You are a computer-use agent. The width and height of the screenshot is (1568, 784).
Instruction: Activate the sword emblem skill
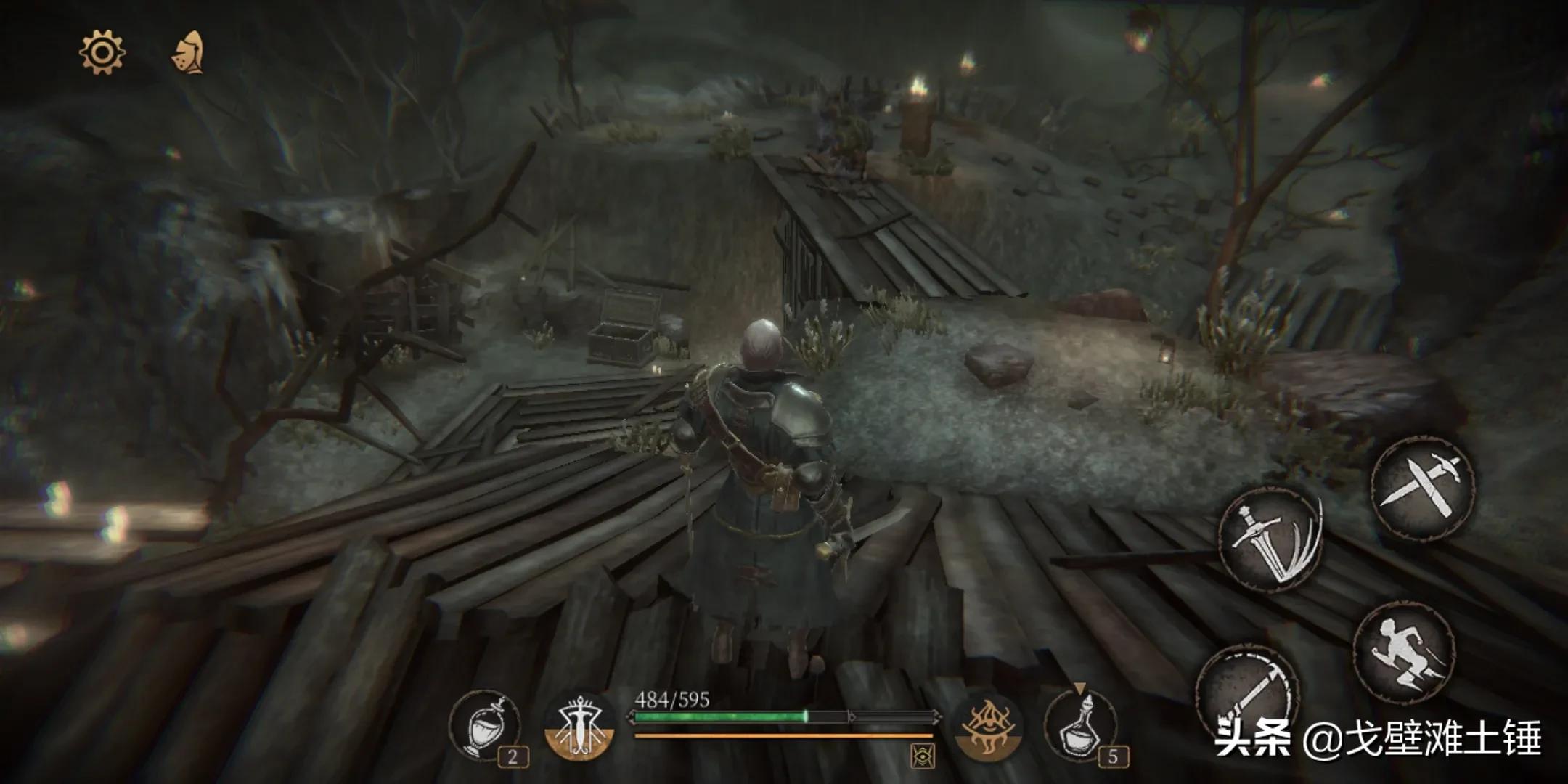(579, 726)
